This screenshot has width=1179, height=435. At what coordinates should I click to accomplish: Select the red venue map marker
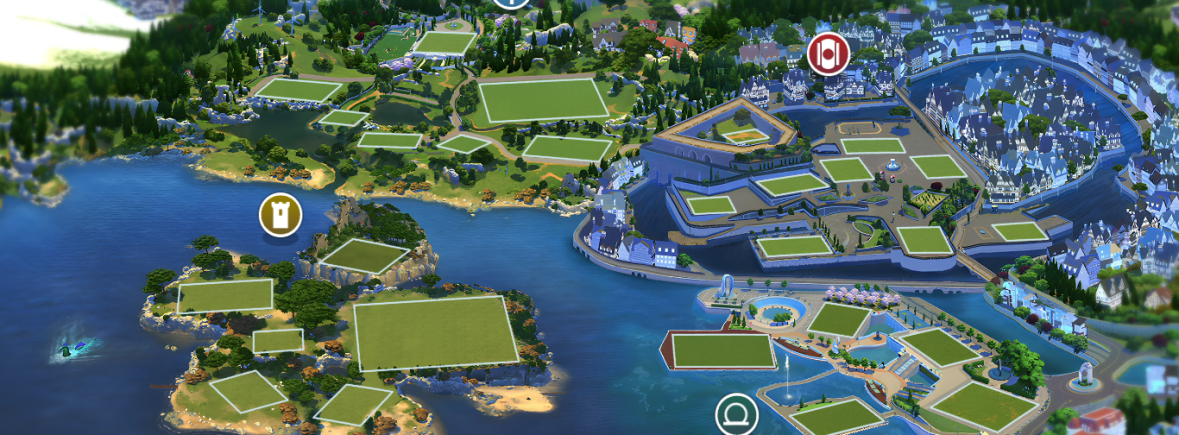pos(827,52)
